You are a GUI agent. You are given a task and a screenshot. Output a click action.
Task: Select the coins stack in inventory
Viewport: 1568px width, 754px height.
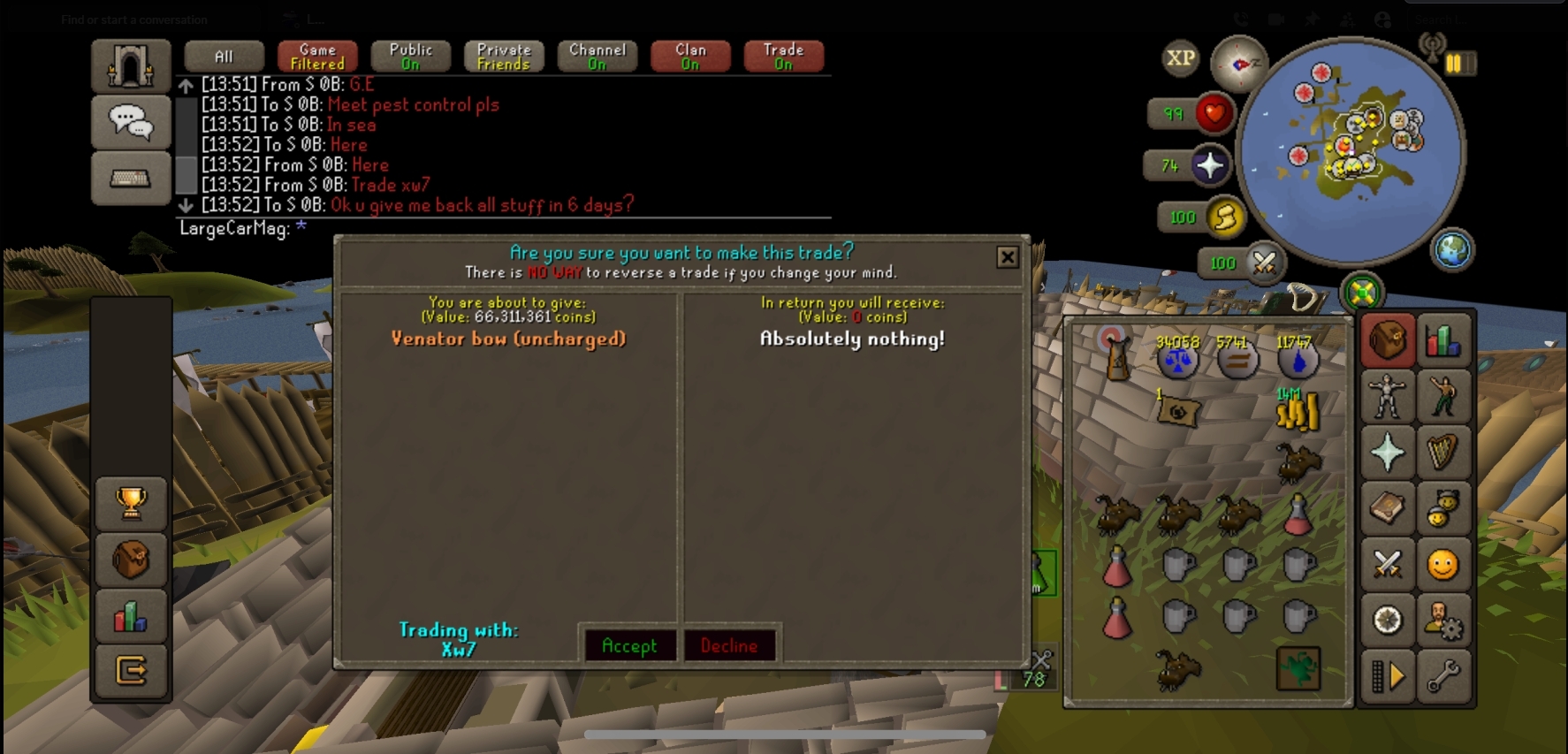[1297, 411]
